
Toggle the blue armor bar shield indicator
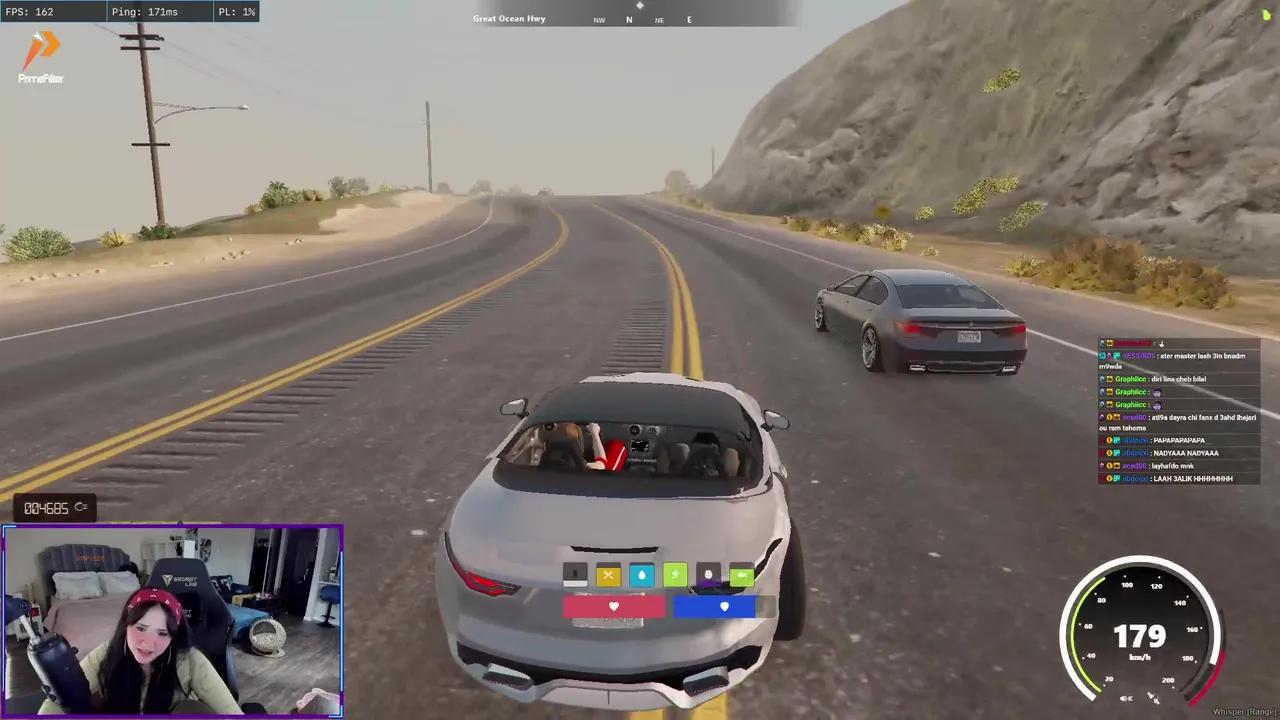(x=723, y=606)
